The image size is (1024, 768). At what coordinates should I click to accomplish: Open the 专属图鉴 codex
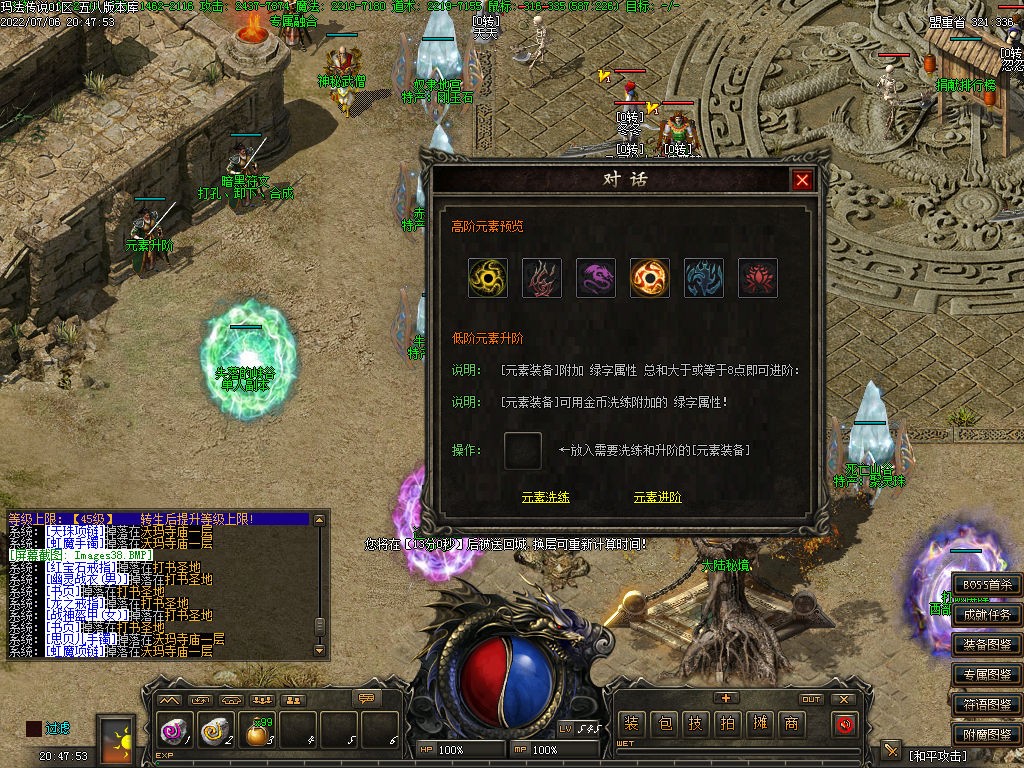point(986,675)
